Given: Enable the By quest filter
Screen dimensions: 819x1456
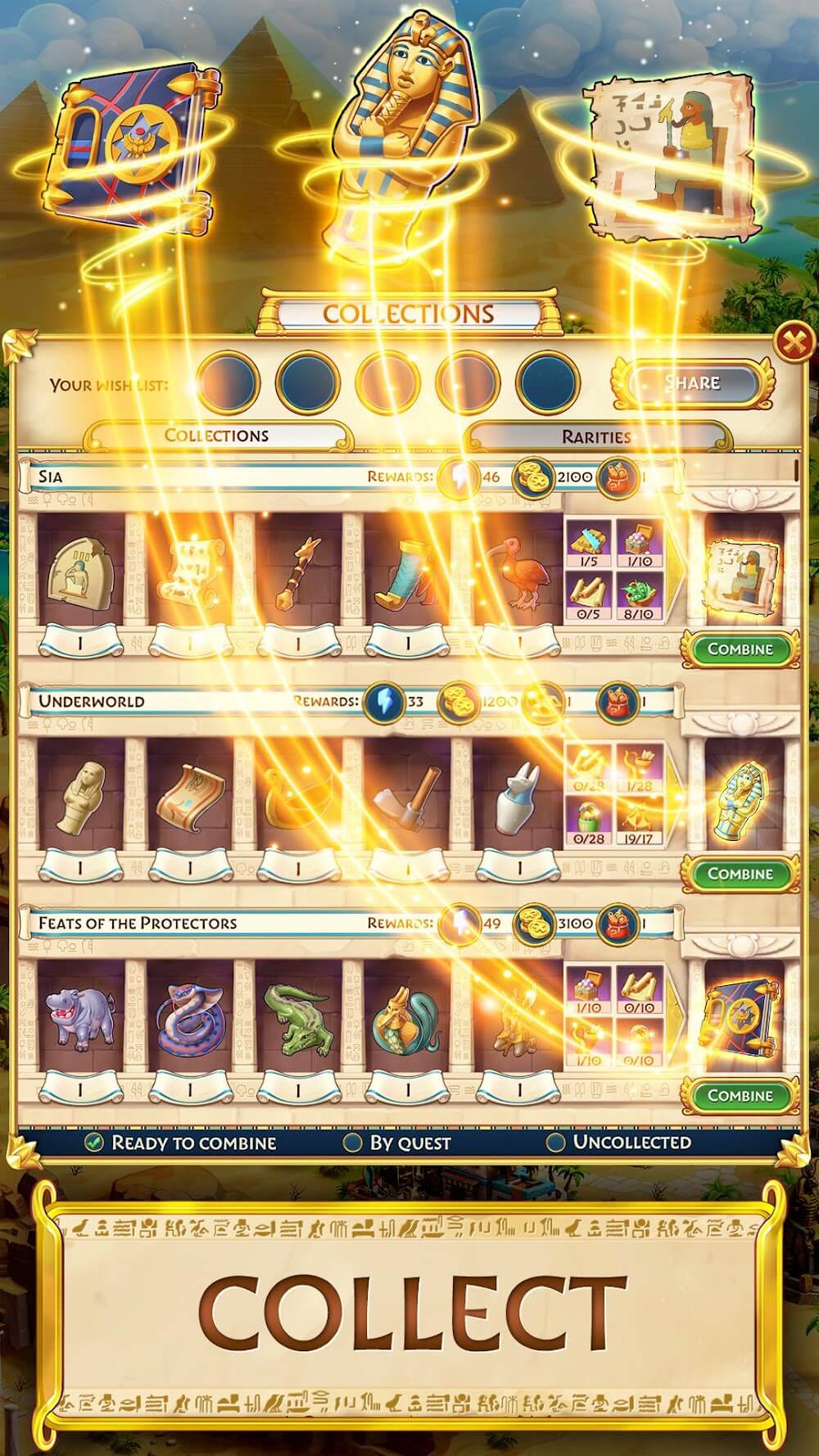Looking at the screenshot, I should 353,1142.
